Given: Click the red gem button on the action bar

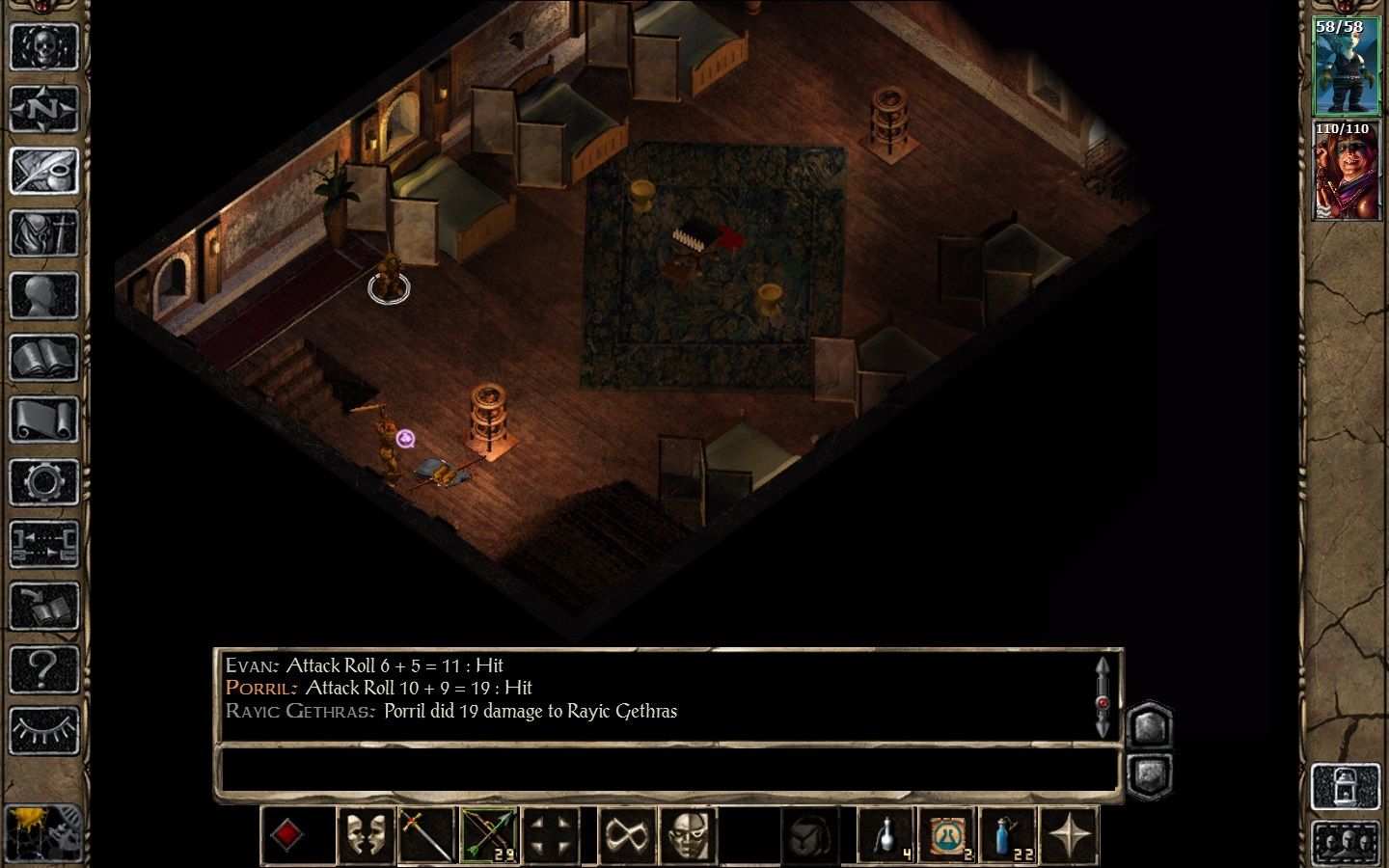Looking at the screenshot, I should pyautogui.click(x=287, y=835).
